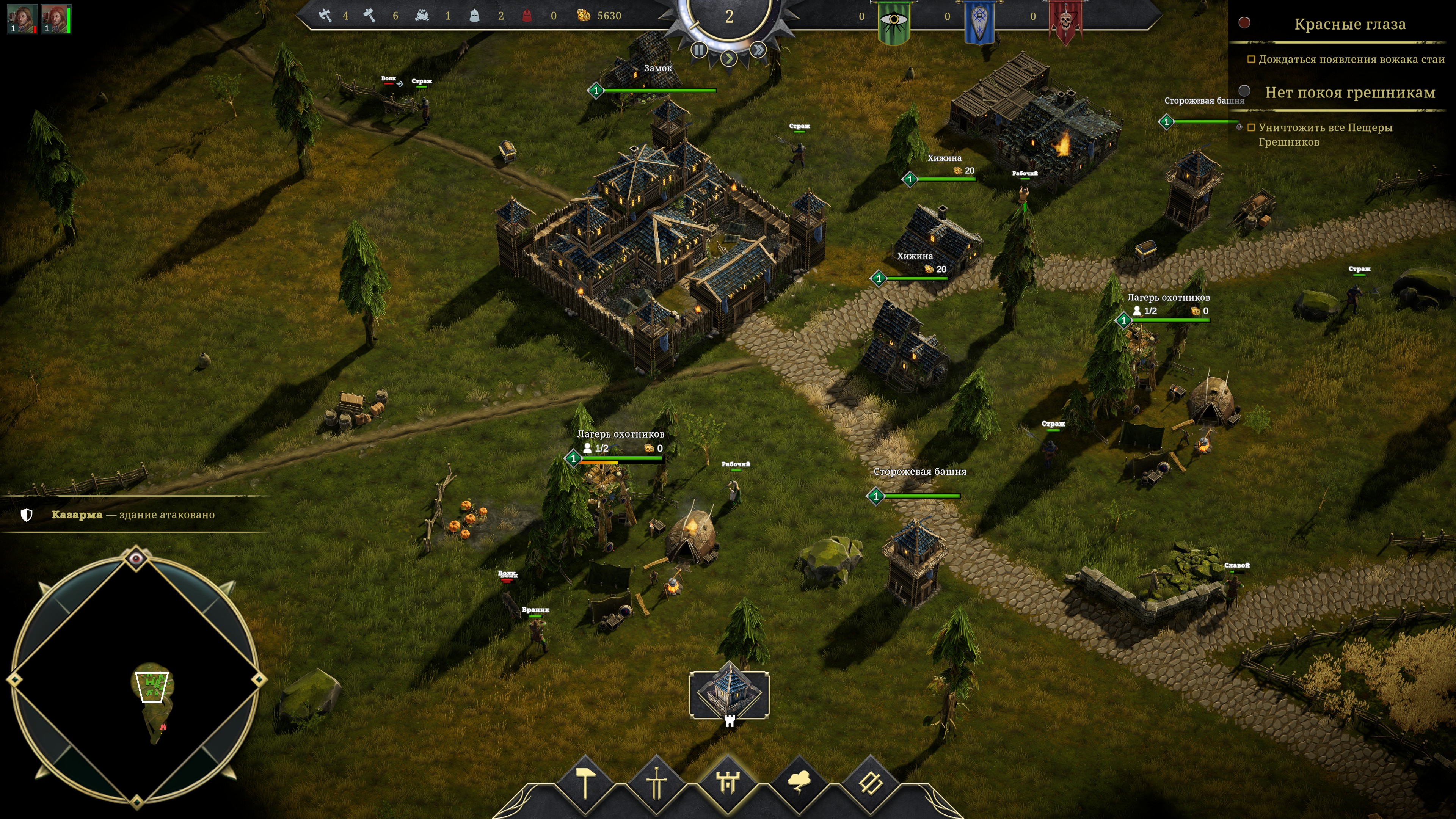The height and width of the screenshot is (819, 1456).
Task: Select the fortress tower defense category
Action: tap(728, 783)
